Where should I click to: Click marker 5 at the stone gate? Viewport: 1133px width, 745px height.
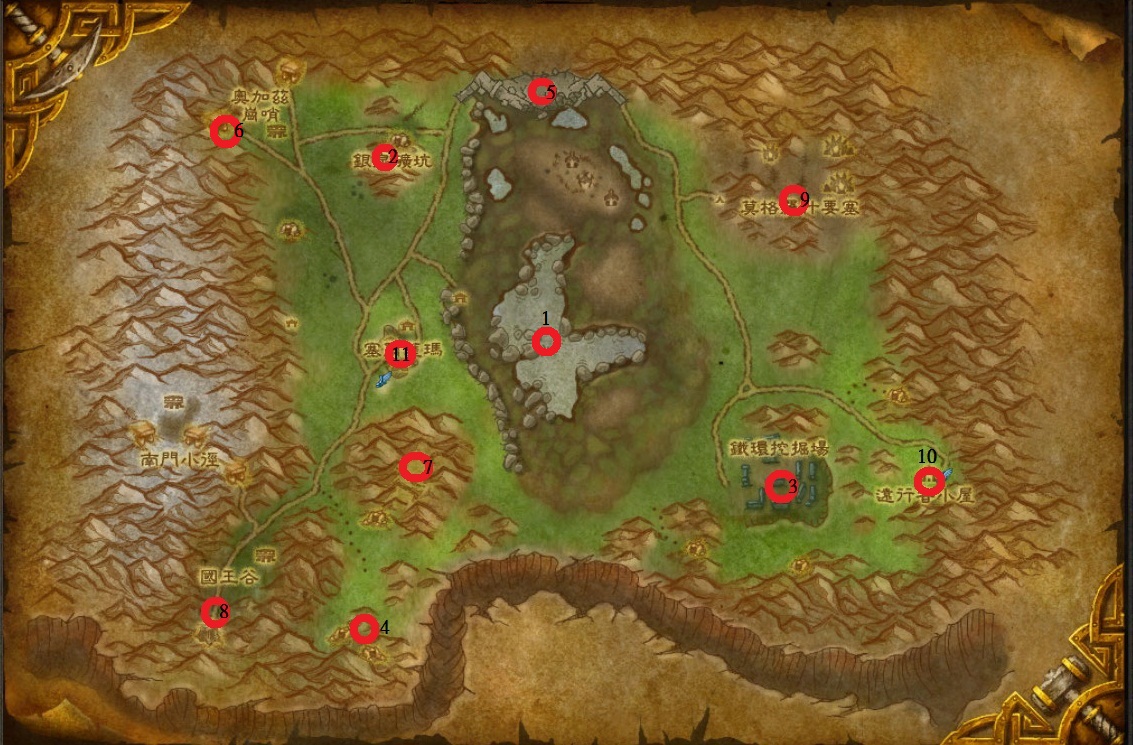[x=541, y=92]
